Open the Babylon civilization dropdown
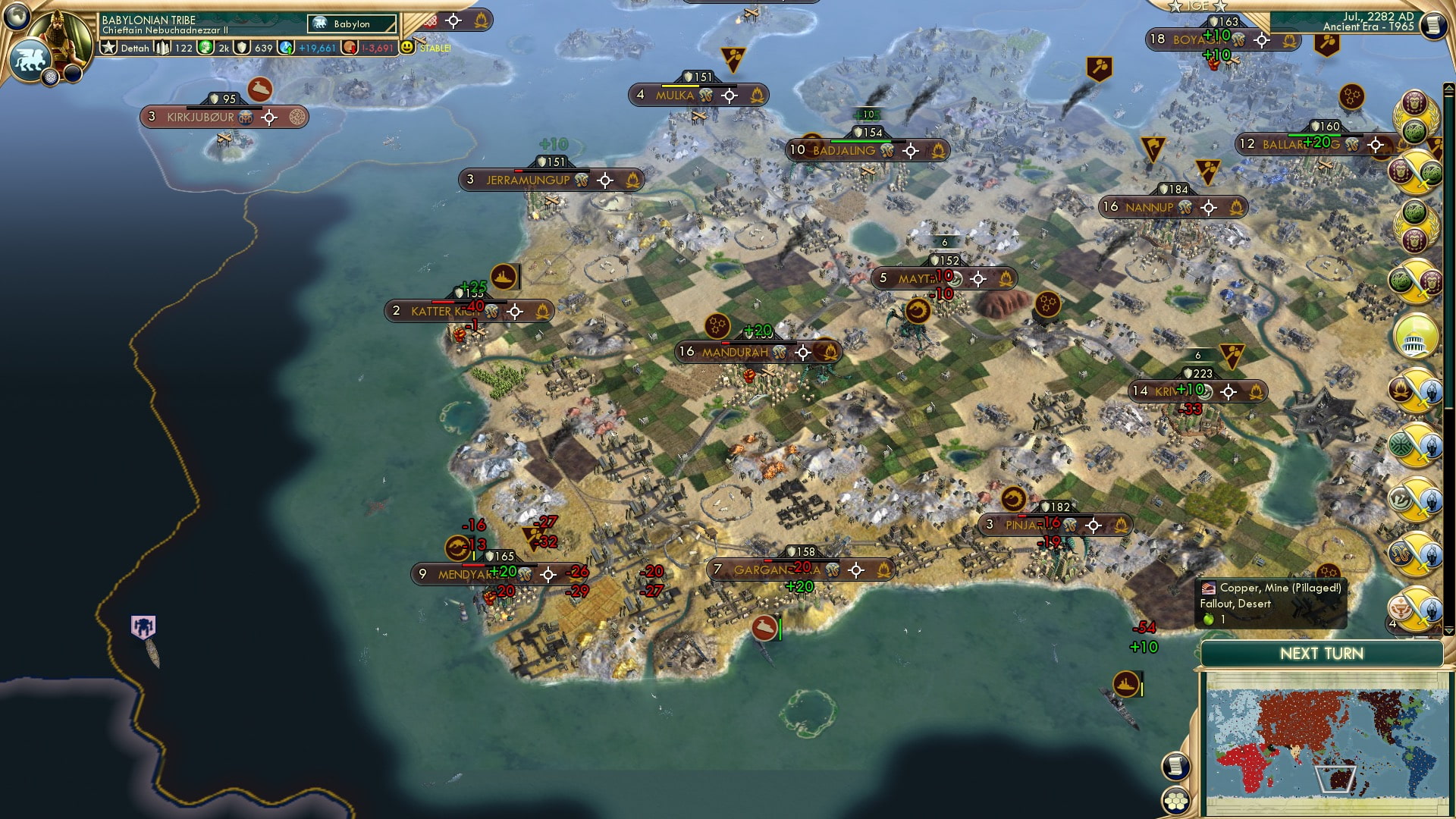Image resolution: width=1456 pixels, height=819 pixels. point(353,24)
